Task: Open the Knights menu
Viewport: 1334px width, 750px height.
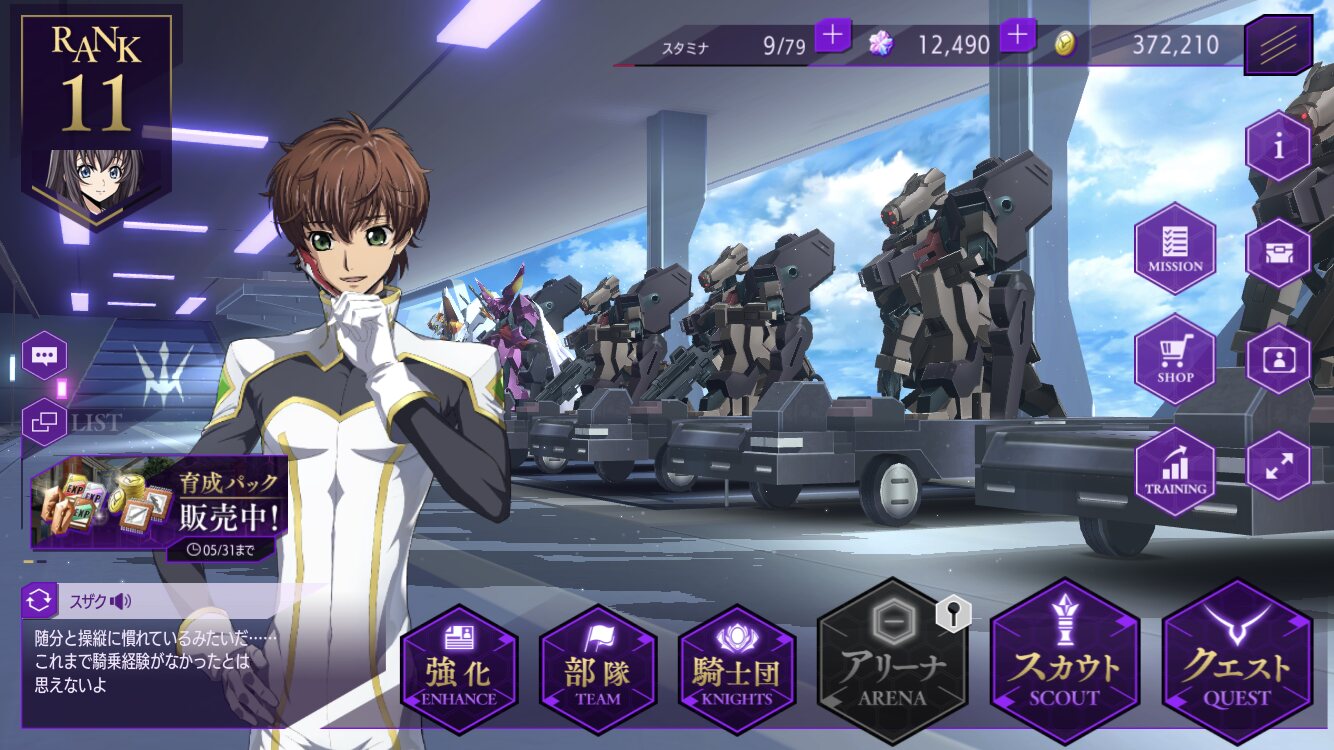Action: [x=737, y=668]
